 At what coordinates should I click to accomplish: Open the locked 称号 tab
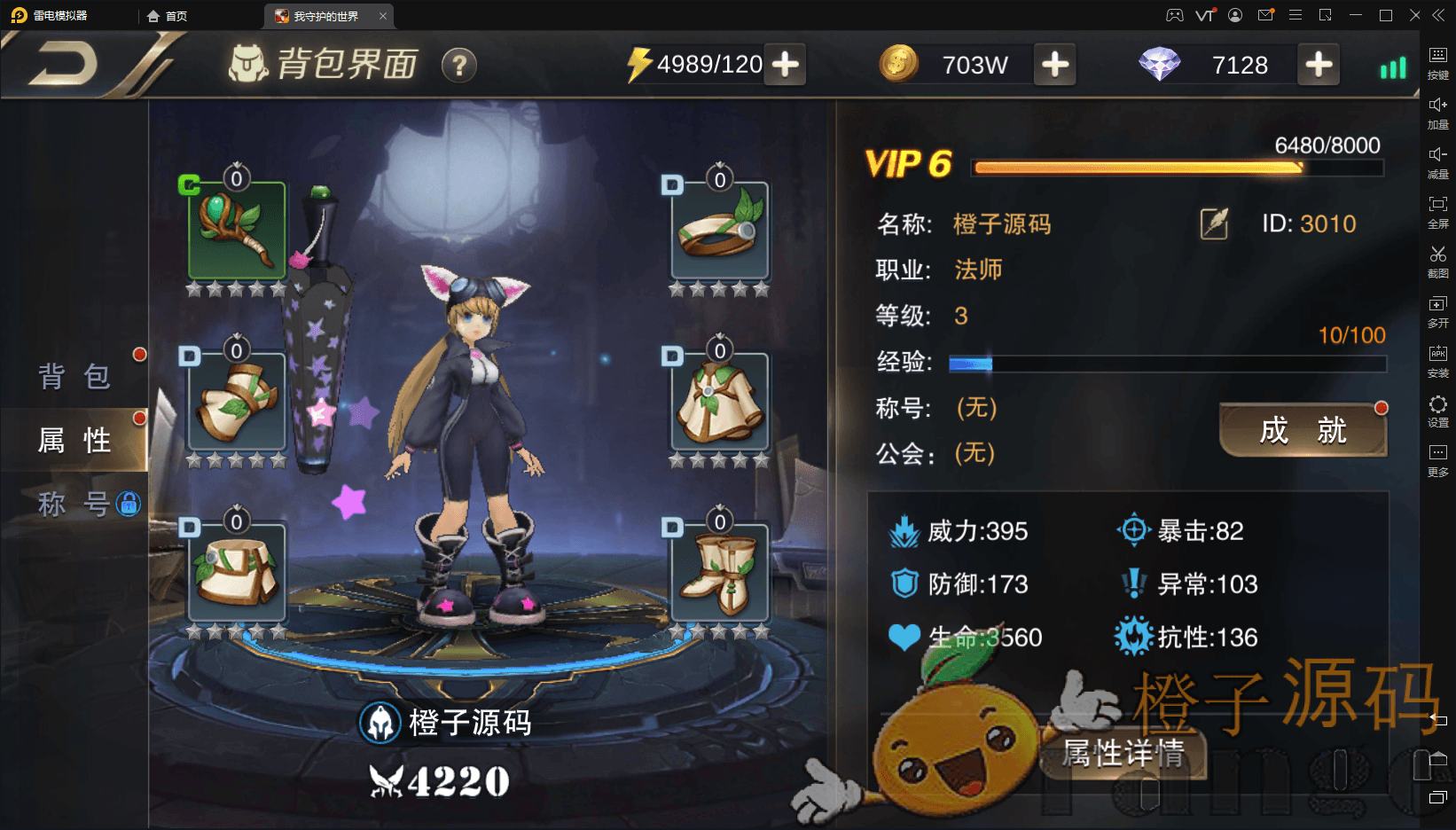[74, 504]
